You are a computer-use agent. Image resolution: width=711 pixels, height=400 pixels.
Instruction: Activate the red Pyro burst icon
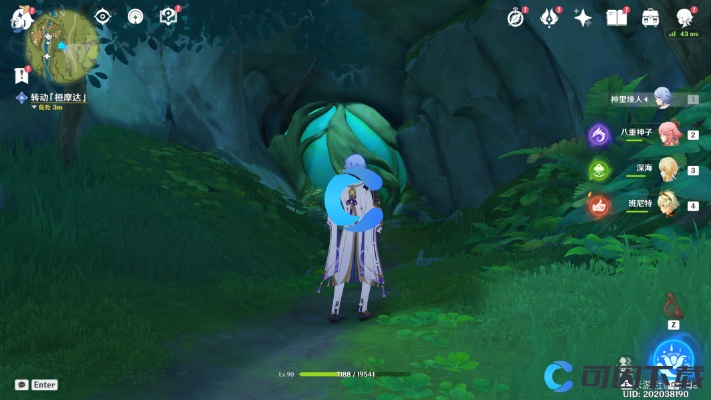point(600,206)
